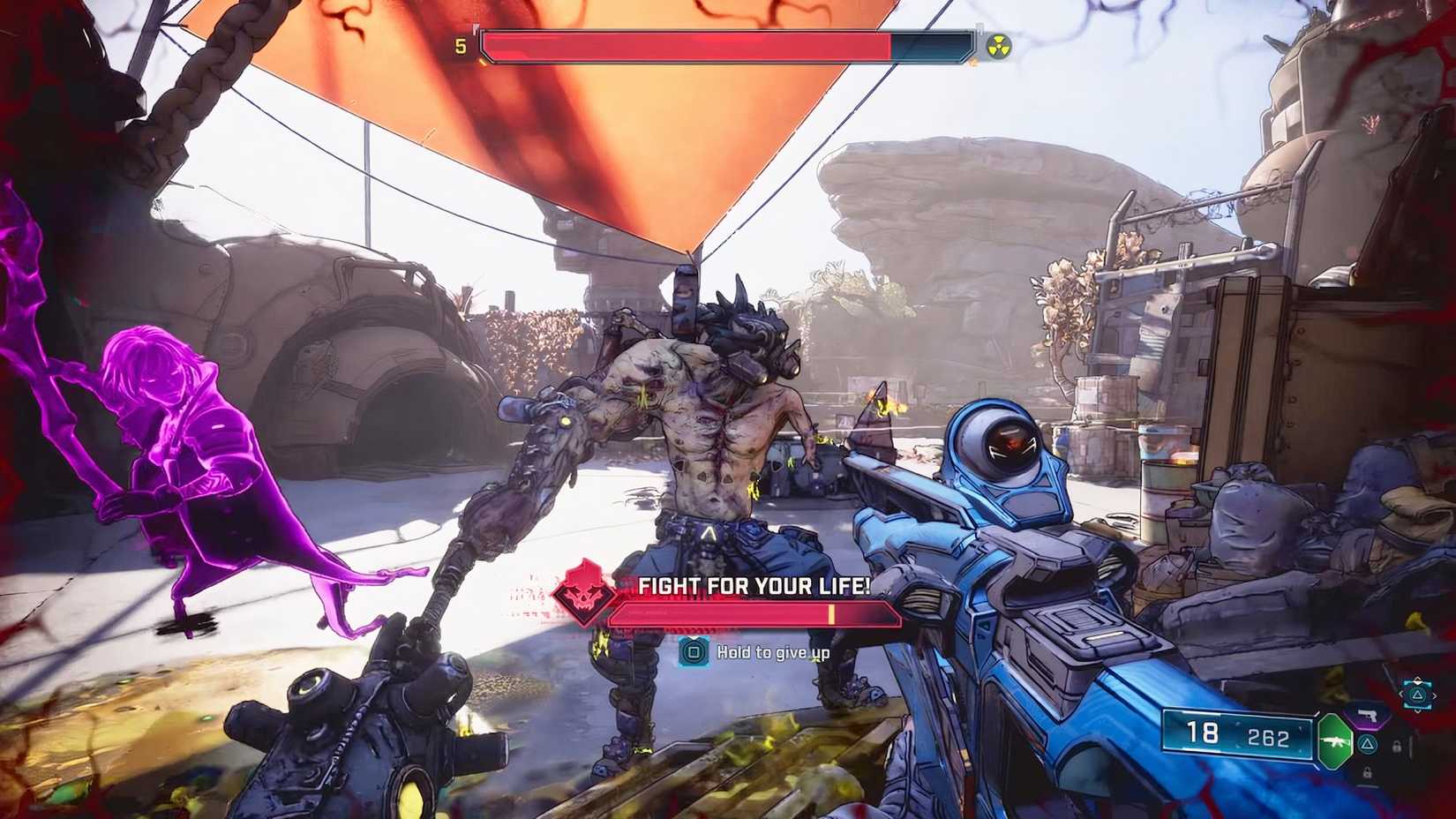This screenshot has width=1456, height=819.
Task: Click the upward arrow above the weapon swap diamond
Action: (x=1417, y=680)
